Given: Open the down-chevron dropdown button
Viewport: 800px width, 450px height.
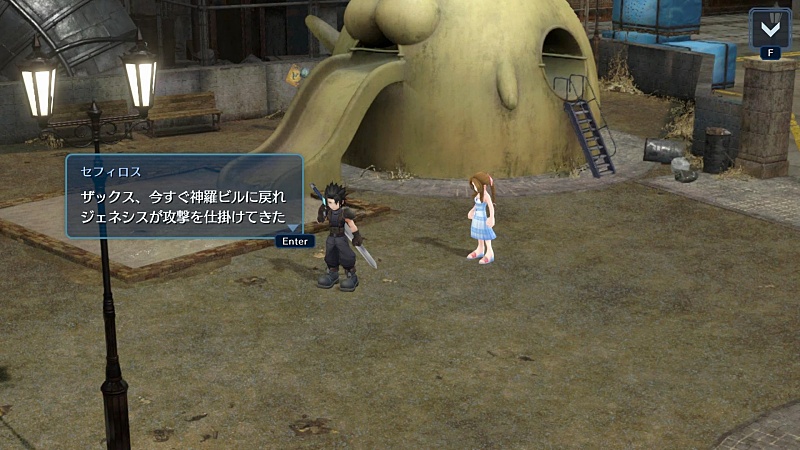Looking at the screenshot, I should click(x=768, y=27).
